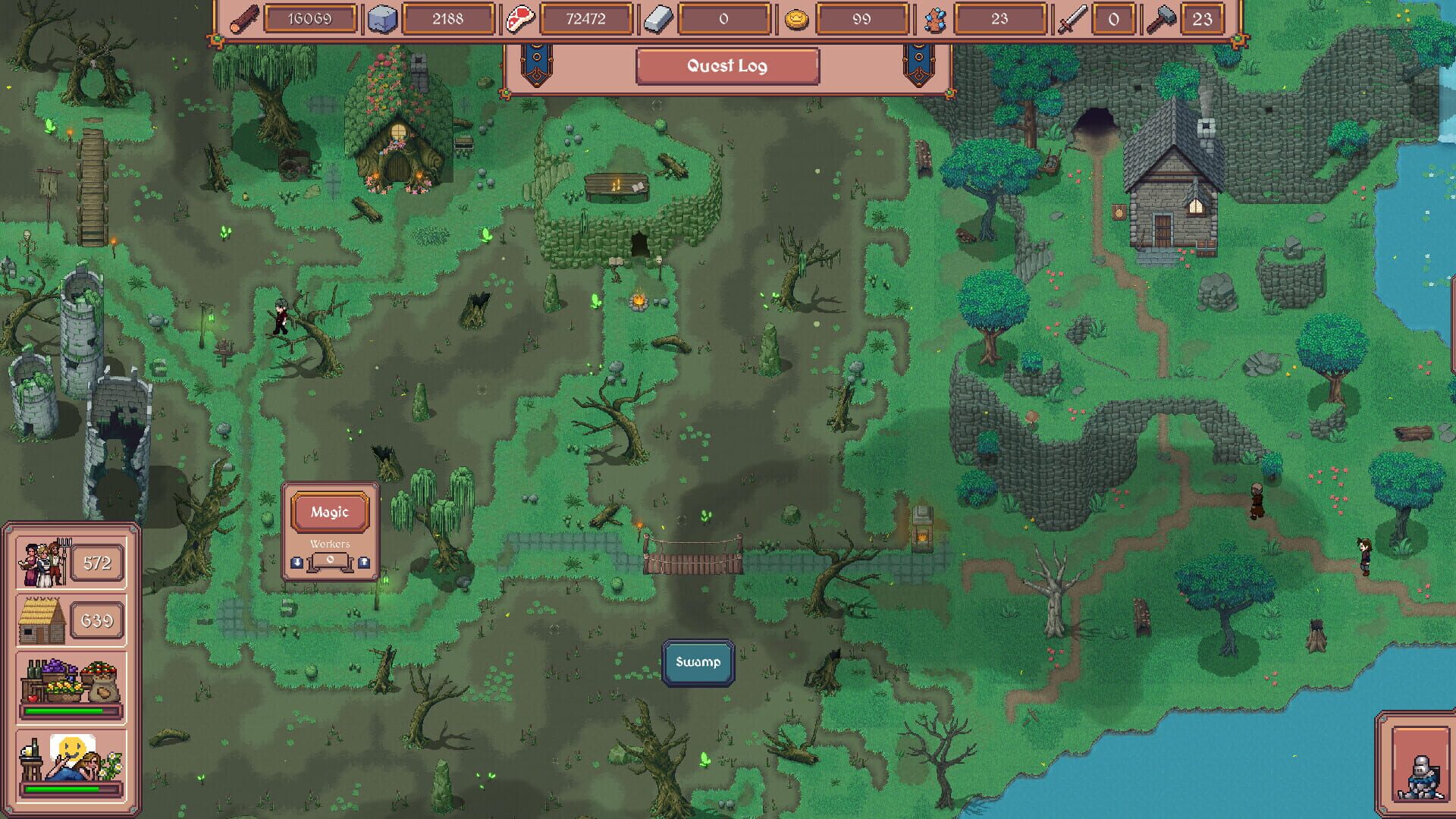The height and width of the screenshot is (819, 1456).
Task: Increase workers with the up arrow
Action: 363,561
